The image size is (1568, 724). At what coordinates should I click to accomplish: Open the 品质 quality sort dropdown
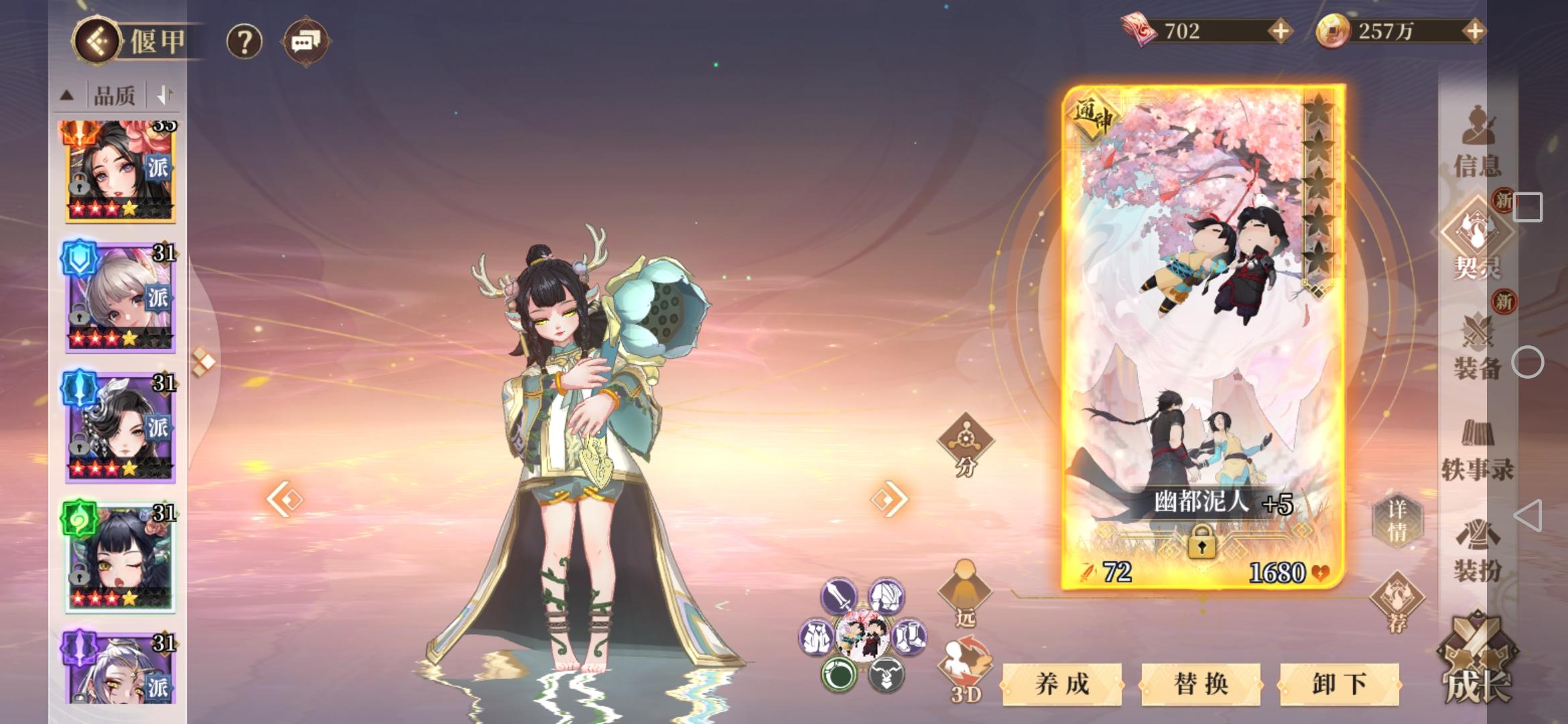pyautogui.click(x=115, y=95)
